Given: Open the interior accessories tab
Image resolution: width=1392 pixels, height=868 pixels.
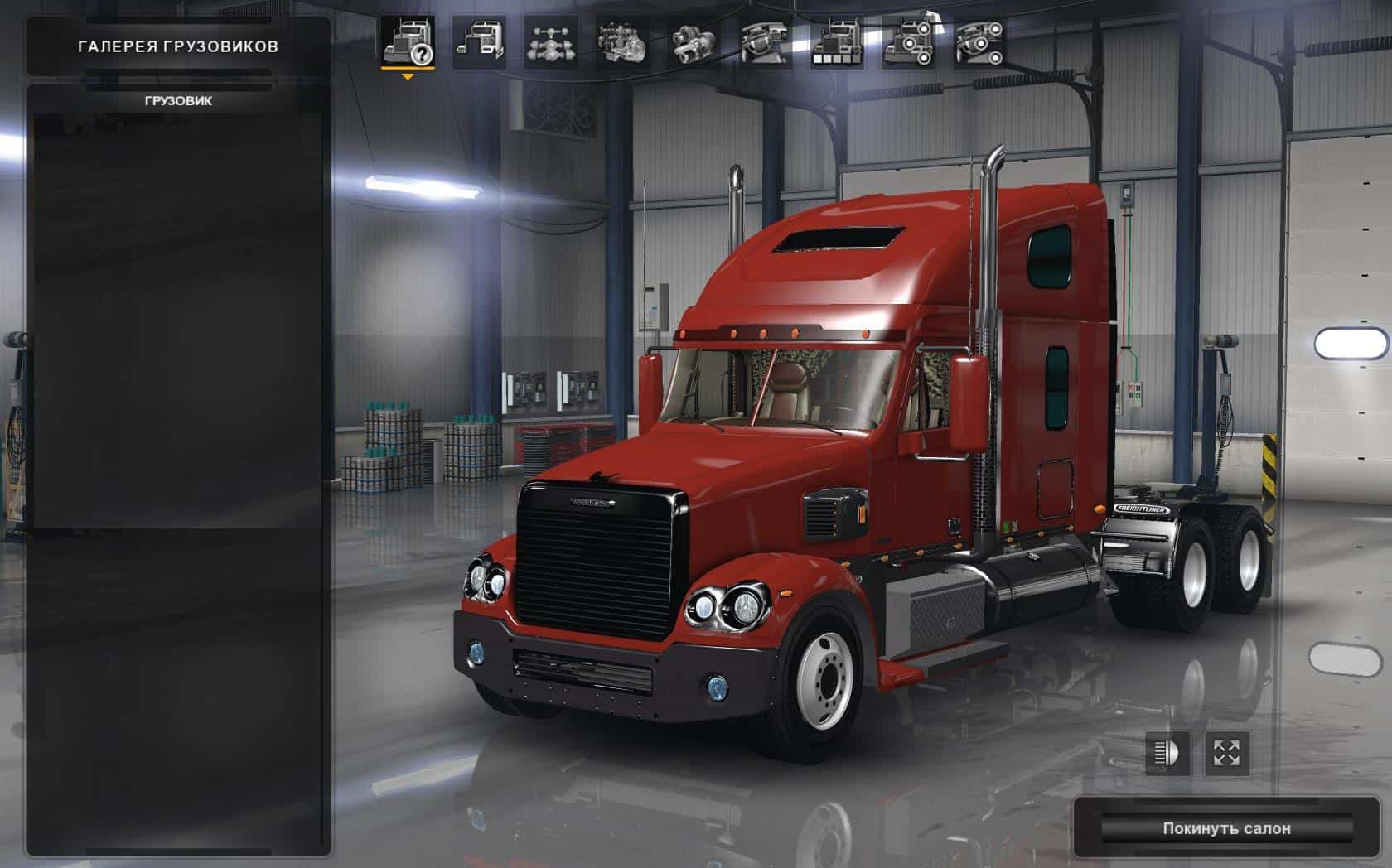Looking at the screenshot, I should coord(979,41).
